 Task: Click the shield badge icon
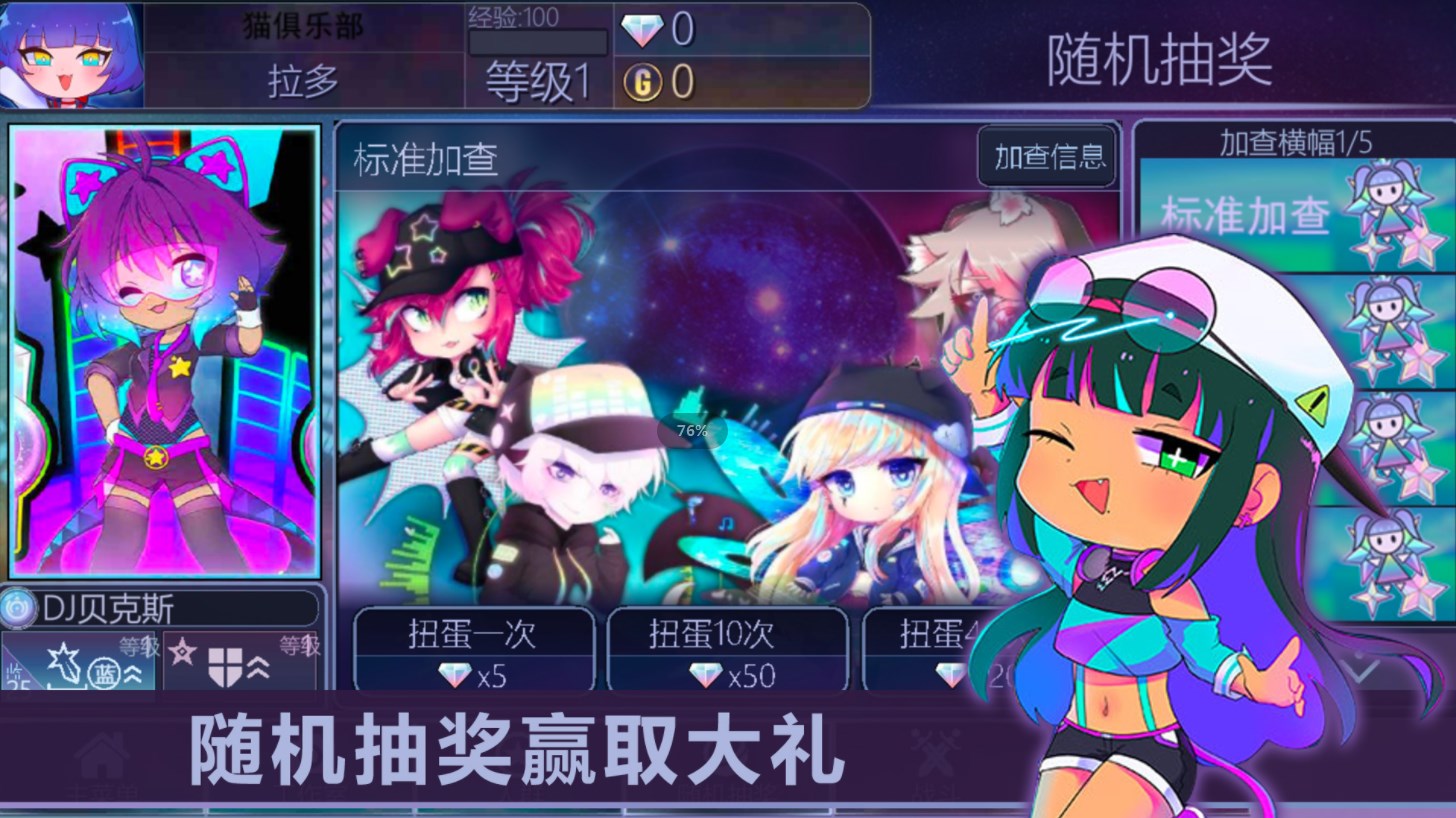click(225, 668)
